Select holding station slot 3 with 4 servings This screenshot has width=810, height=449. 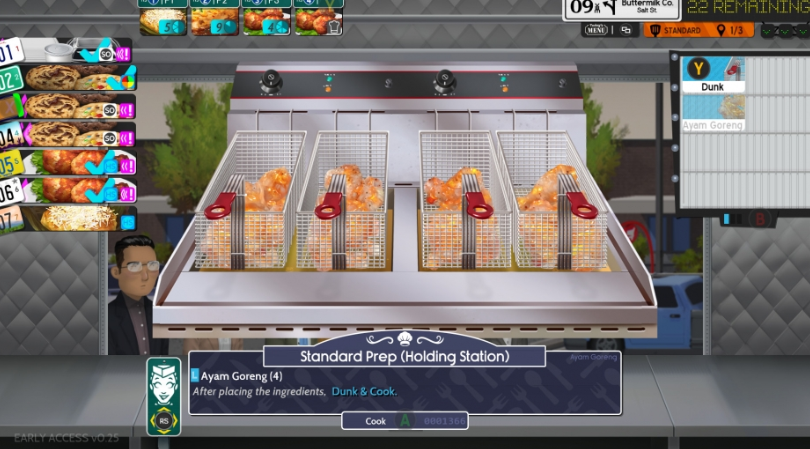(x=266, y=20)
